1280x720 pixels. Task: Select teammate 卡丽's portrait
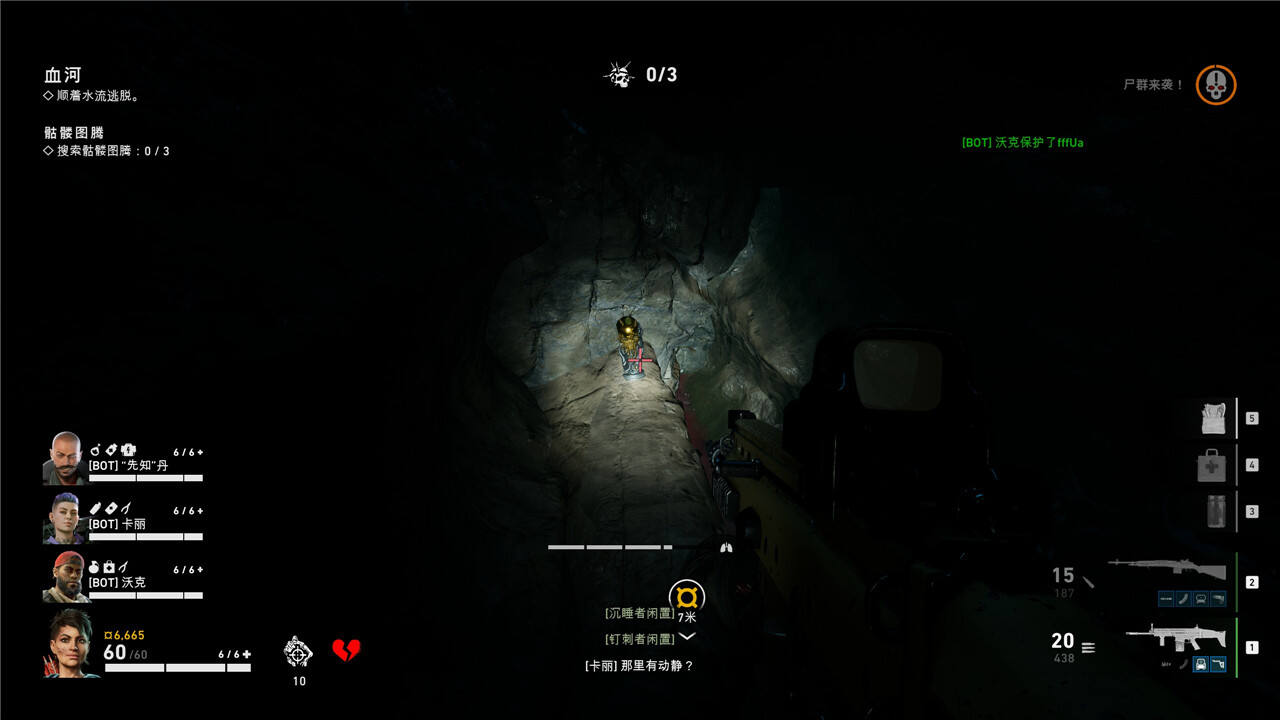pyautogui.click(x=62, y=517)
